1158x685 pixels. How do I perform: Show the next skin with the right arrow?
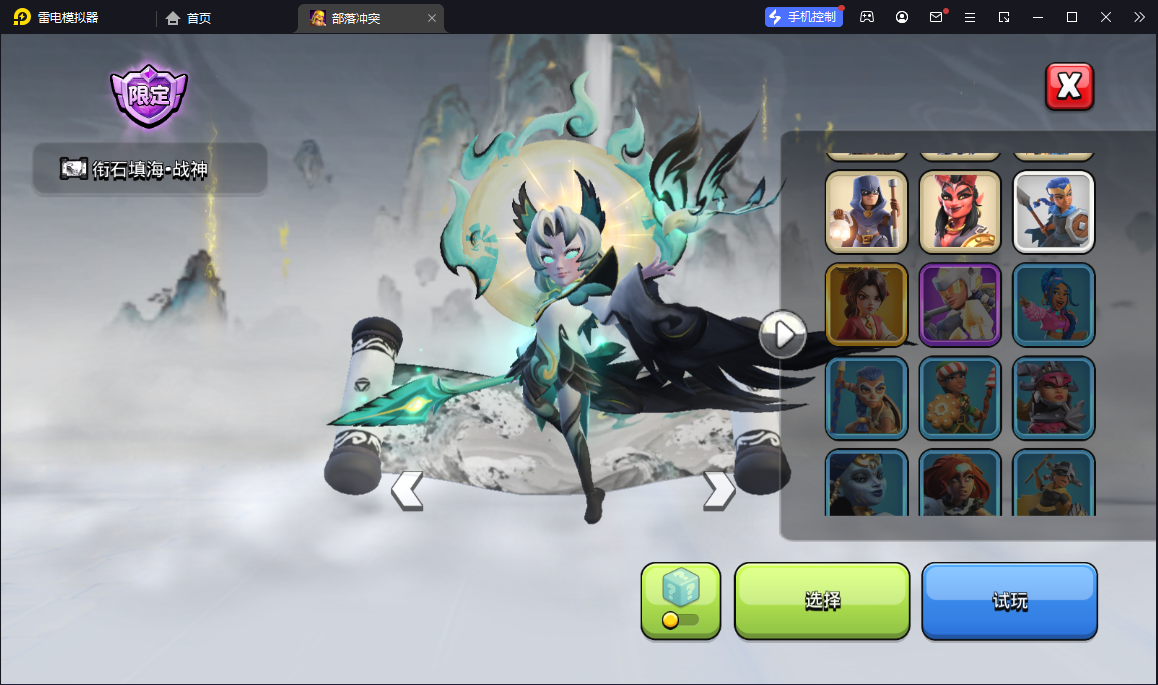718,490
